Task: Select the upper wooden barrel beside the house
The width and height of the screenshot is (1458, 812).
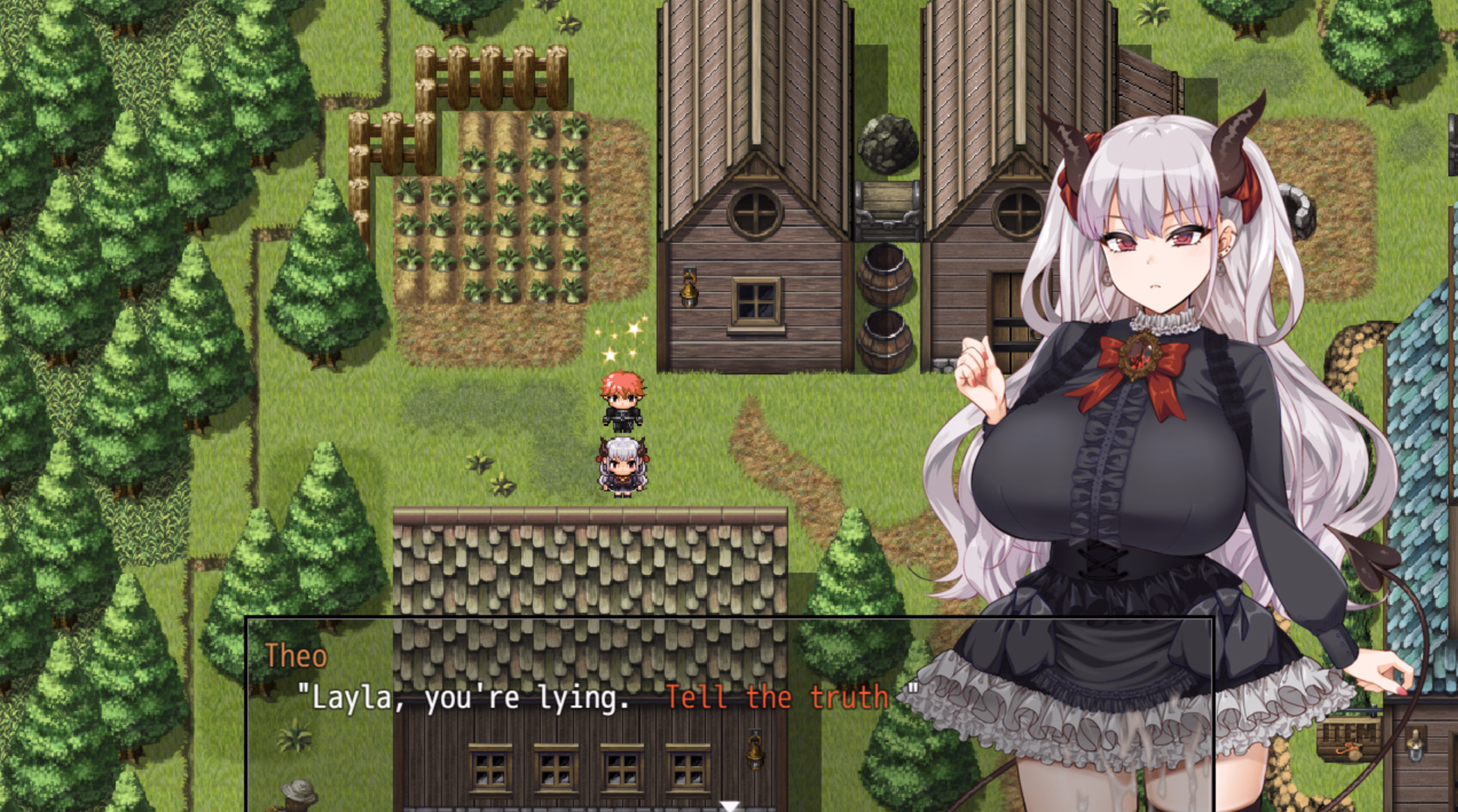Action: (885, 275)
